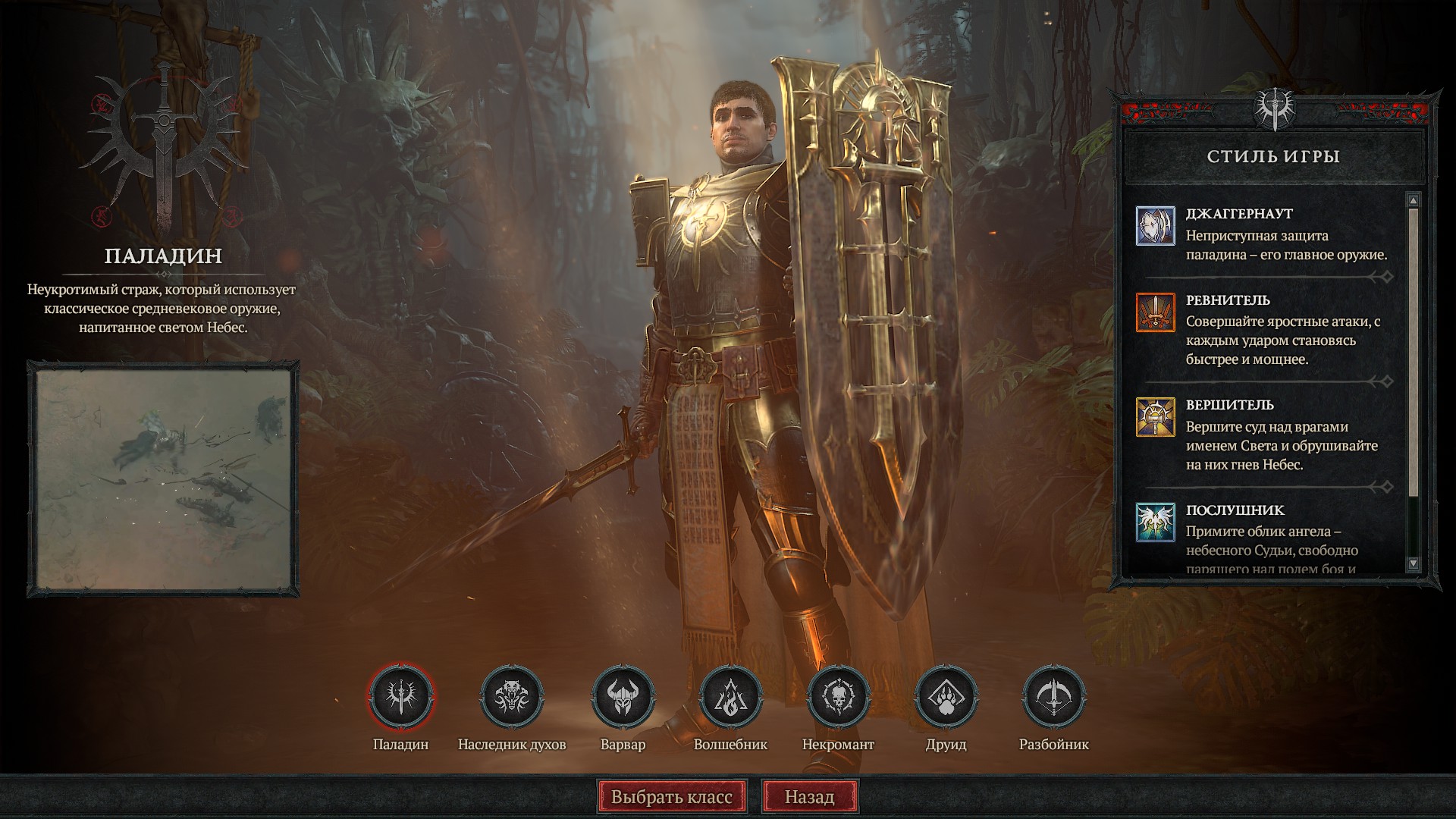Confirm with the Выбрать класс button
This screenshot has width=1456, height=819.
click(672, 797)
